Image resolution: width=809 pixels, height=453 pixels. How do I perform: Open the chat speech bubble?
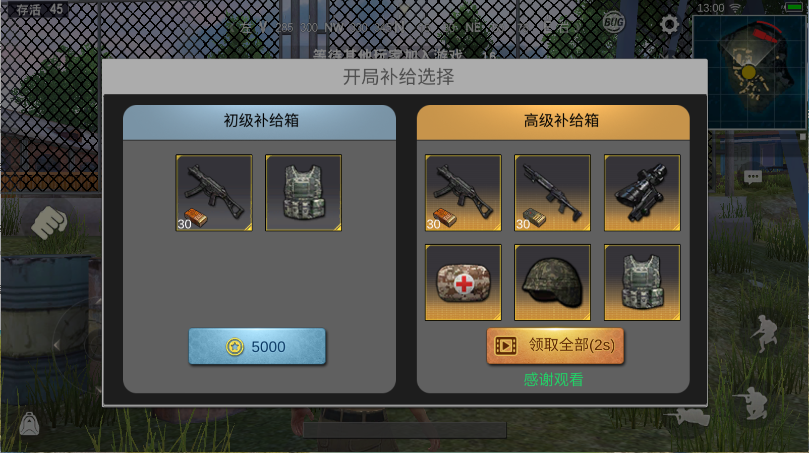pos(752,176)
